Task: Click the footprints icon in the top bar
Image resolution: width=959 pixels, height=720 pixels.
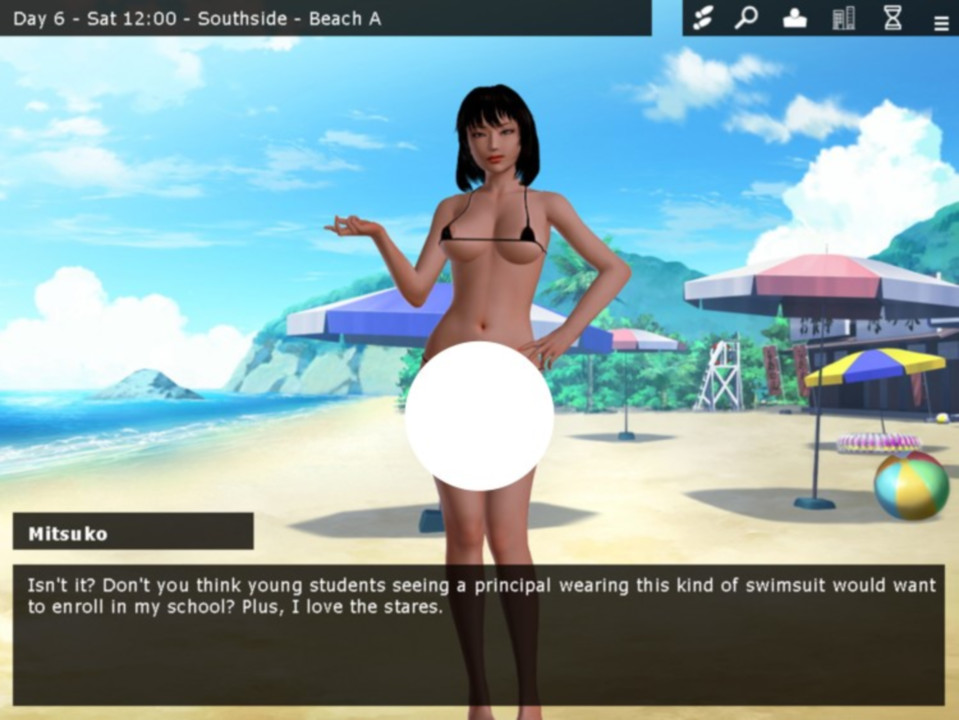Action: point(703,18)
